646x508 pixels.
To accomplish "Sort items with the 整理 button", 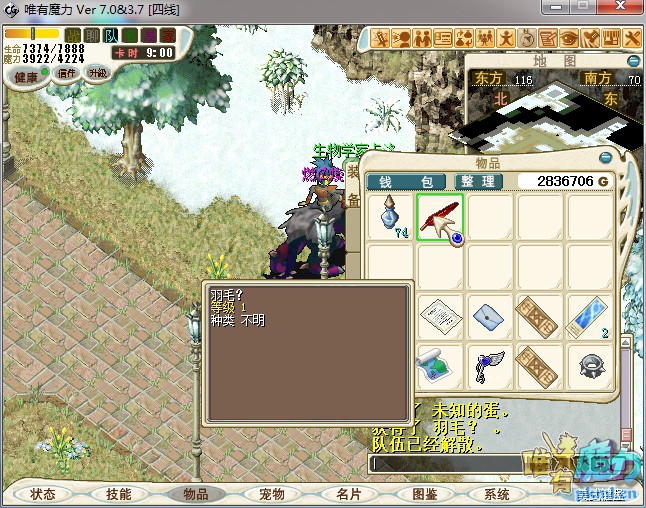I will pyautogui.click(x=479, y=181).
